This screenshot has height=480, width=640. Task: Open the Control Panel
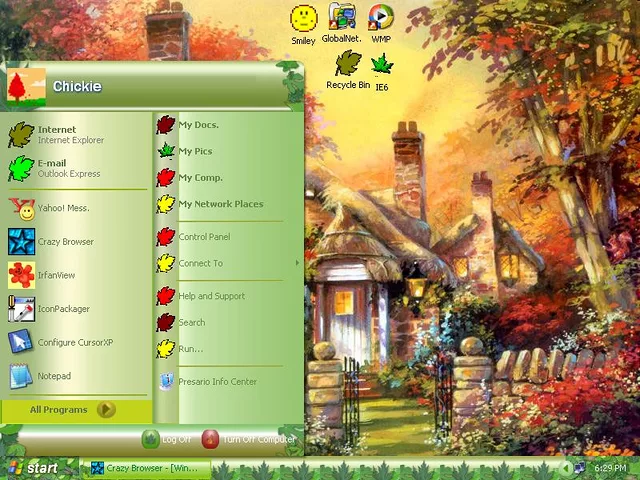[204, 237]
